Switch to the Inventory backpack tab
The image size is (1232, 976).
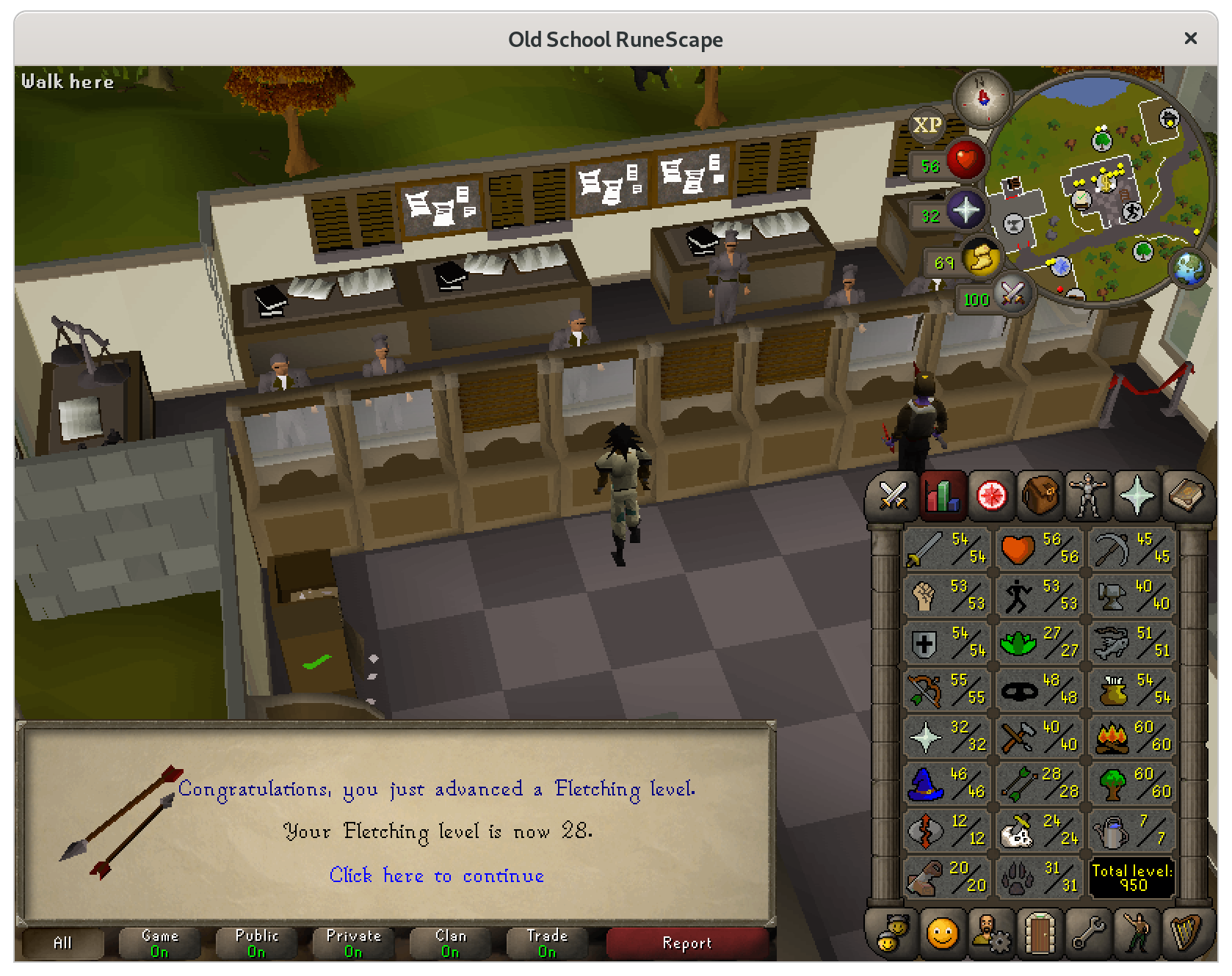click(1040, 496)
